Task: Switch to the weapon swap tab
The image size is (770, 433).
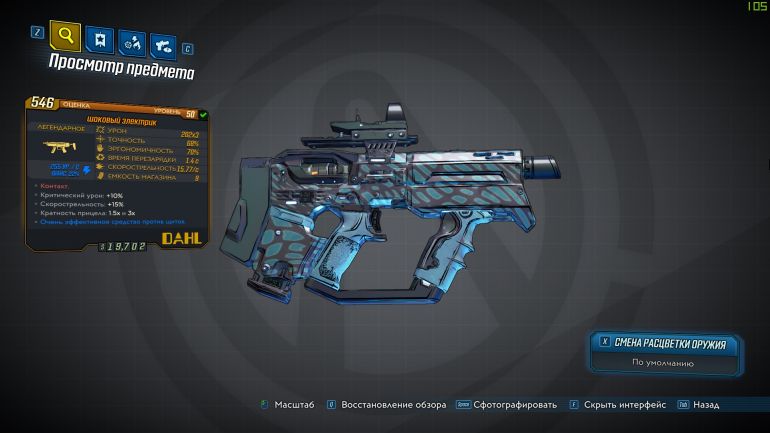Action: [x=161, y=44]
